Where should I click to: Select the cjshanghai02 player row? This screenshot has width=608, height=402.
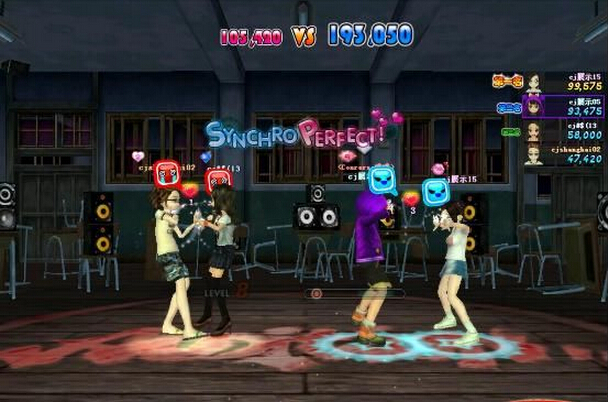563,154
